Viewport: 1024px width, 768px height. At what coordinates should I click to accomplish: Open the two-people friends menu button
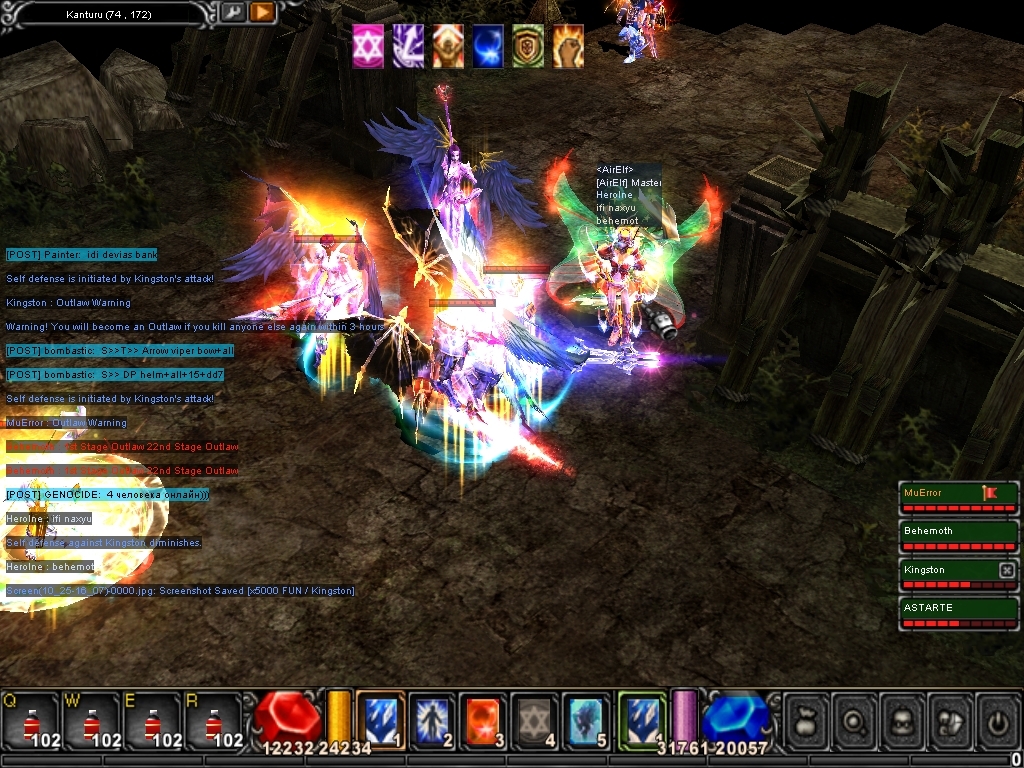(x=950, y=720)
